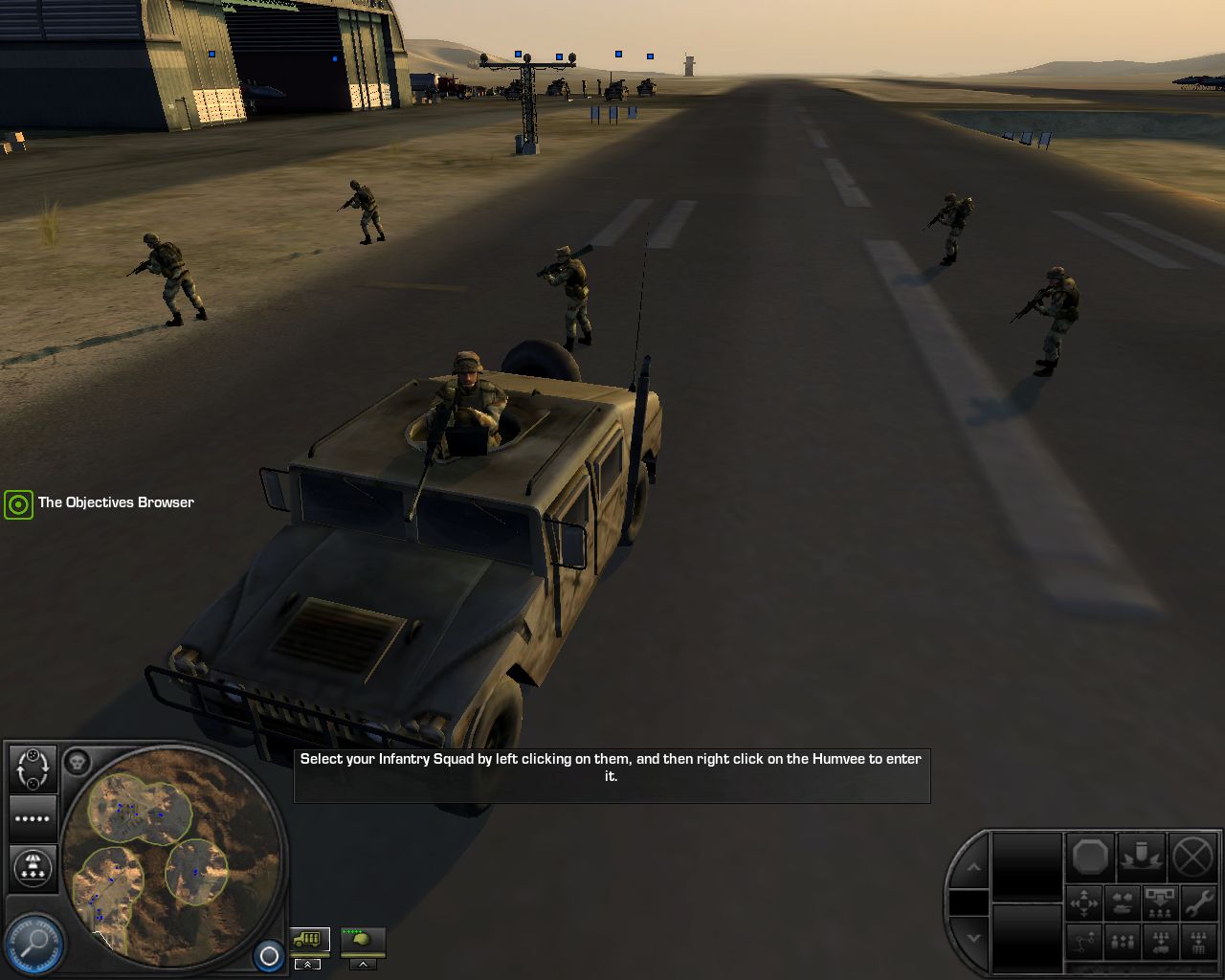Click the blue ring button beside minimap
This screenshot has height=980, width=1225.
click(269, 955)
